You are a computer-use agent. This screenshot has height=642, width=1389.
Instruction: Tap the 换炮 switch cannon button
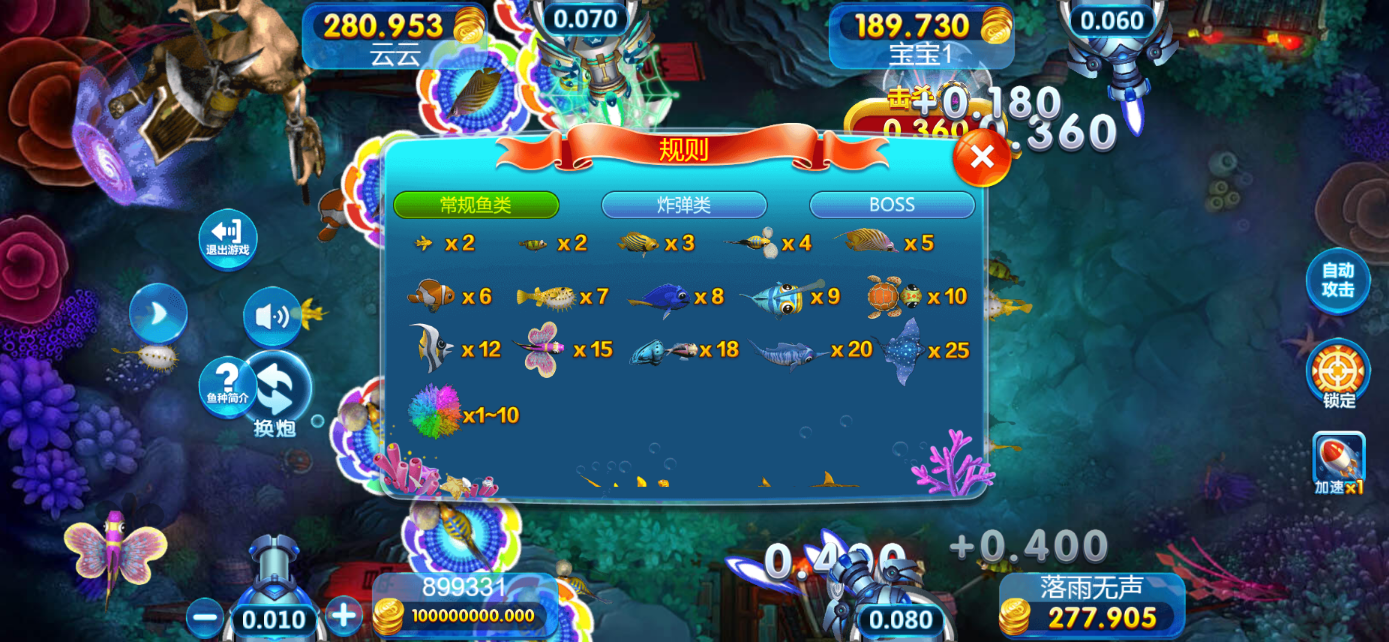tap(277, 395)
